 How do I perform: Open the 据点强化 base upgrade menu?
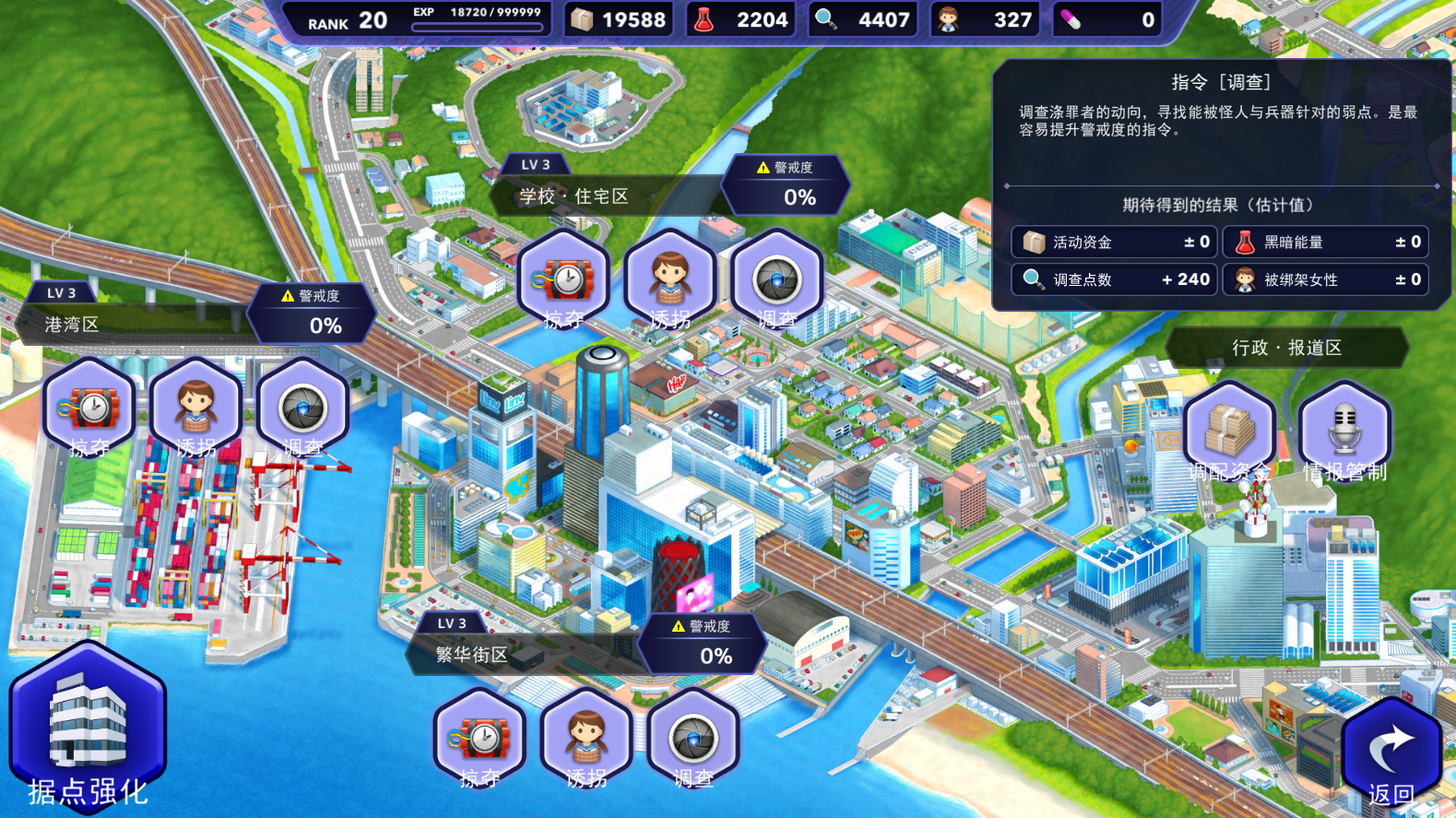coord(88,729)
